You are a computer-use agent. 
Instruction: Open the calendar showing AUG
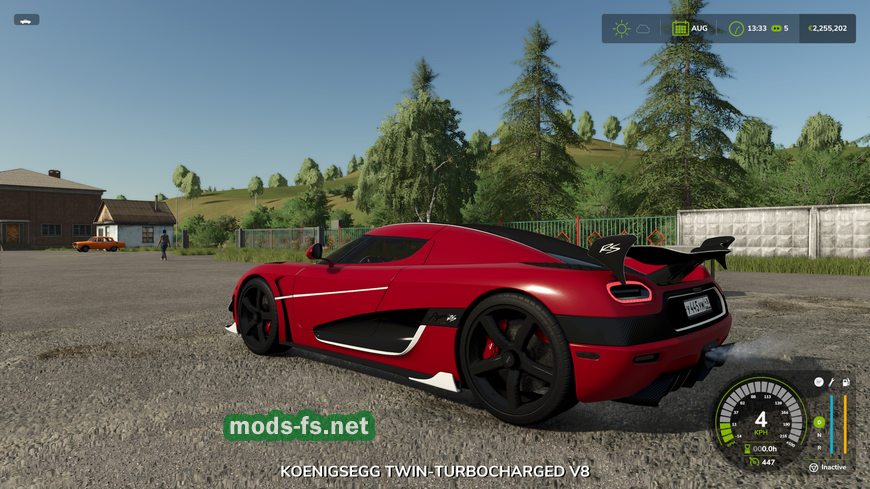point(680,28)
